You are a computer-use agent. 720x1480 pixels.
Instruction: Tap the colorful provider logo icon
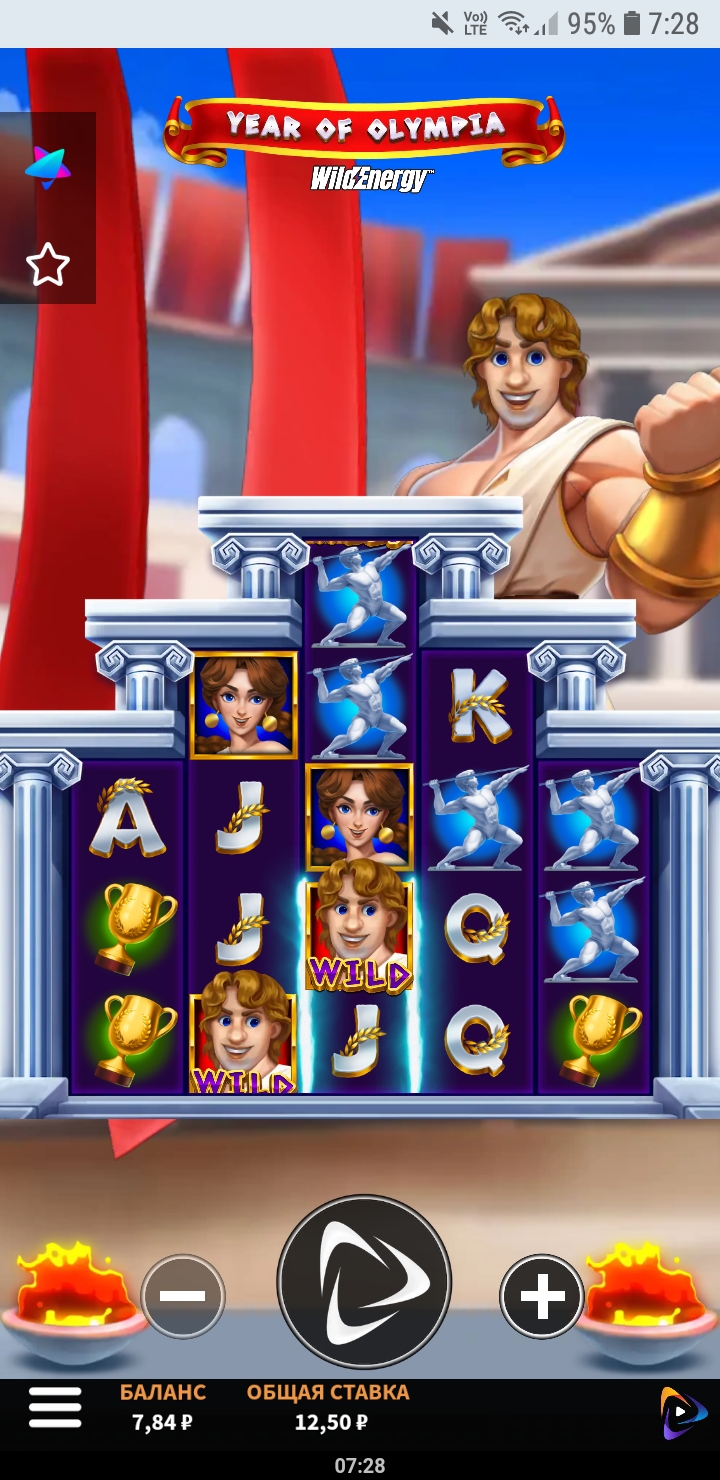[47, 167]
